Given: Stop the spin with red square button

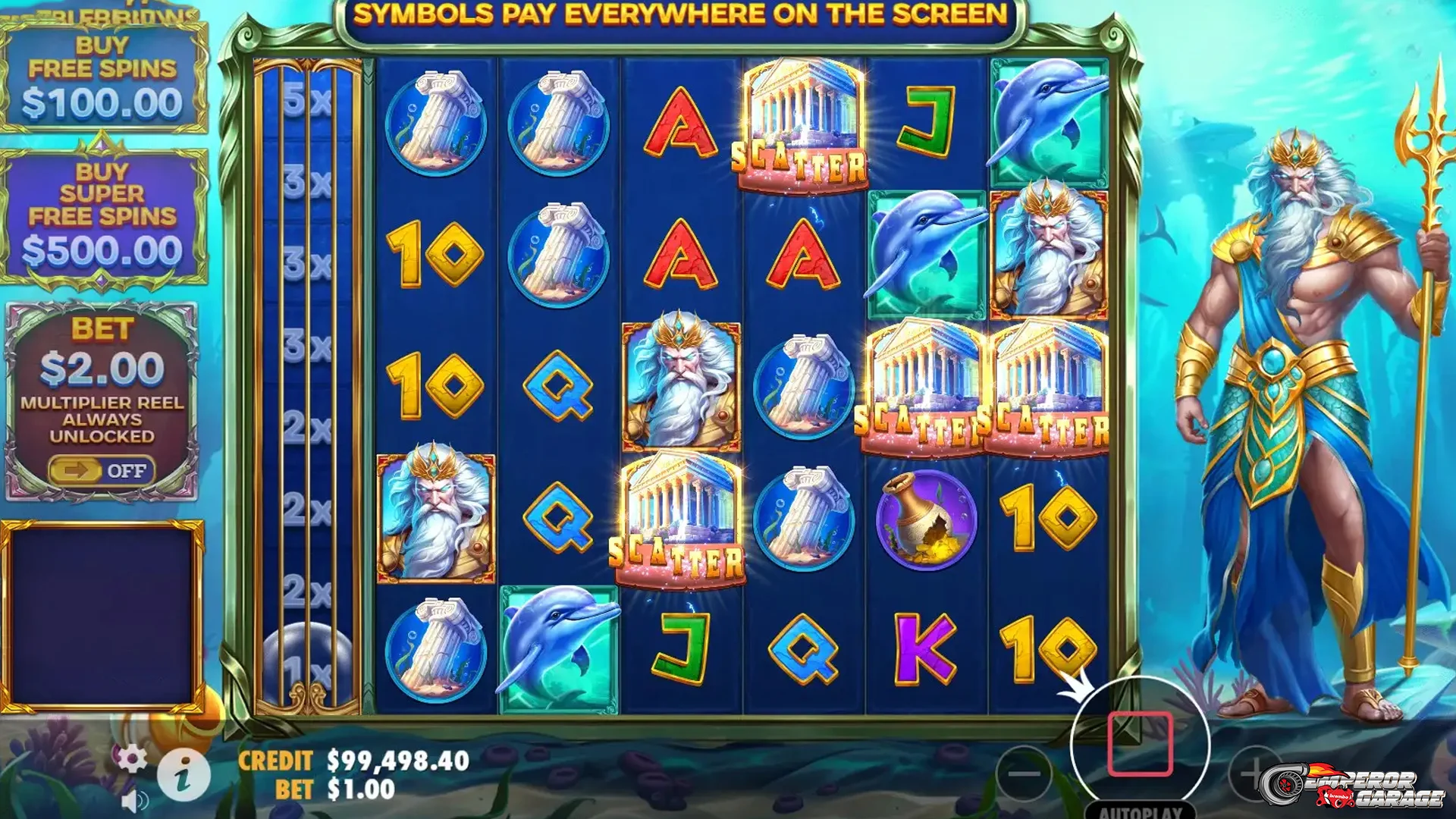Looking at the screenshot, I should click(x=1140, y=745).
